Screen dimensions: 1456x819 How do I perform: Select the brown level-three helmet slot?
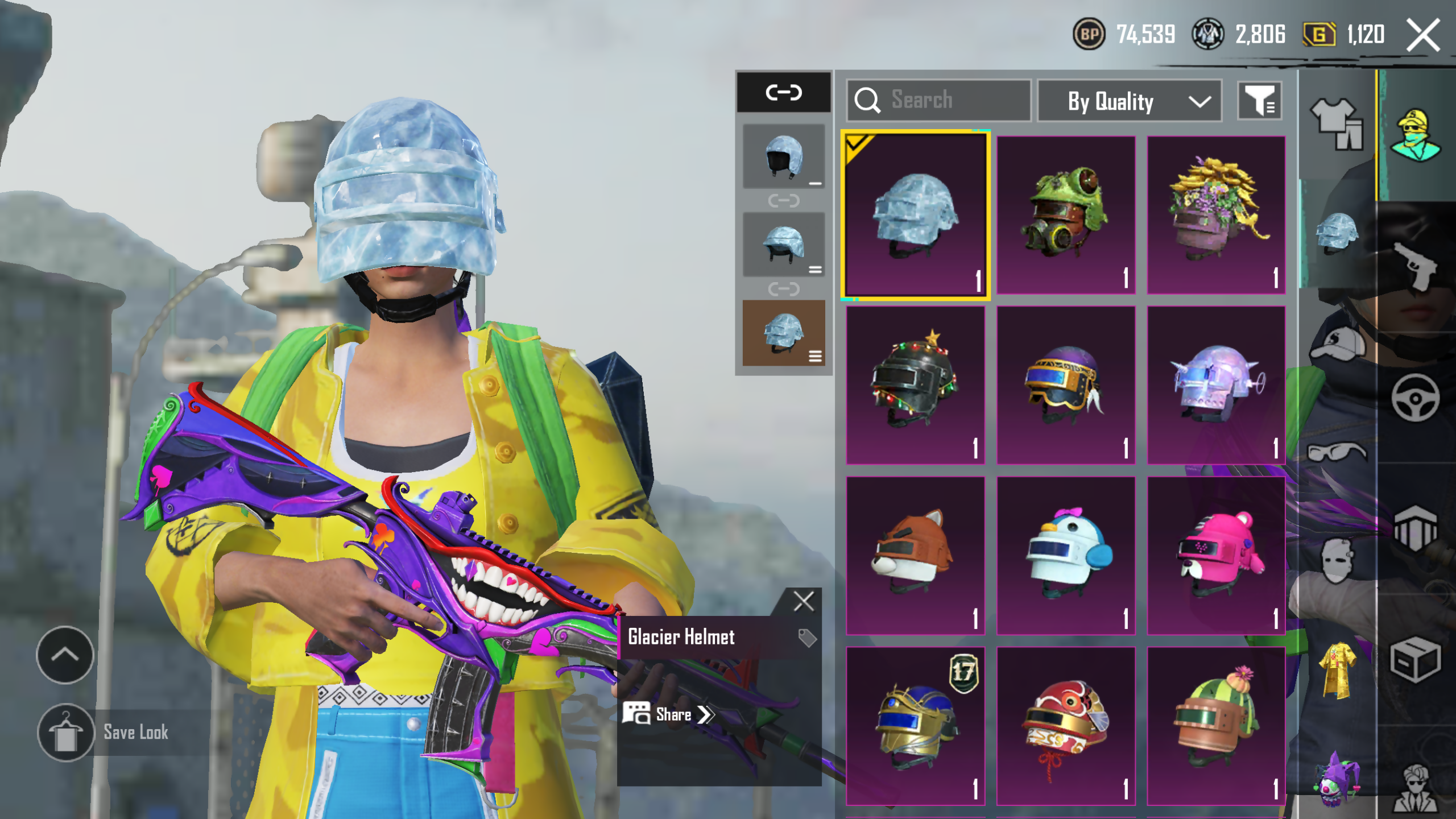pos(784,333)
